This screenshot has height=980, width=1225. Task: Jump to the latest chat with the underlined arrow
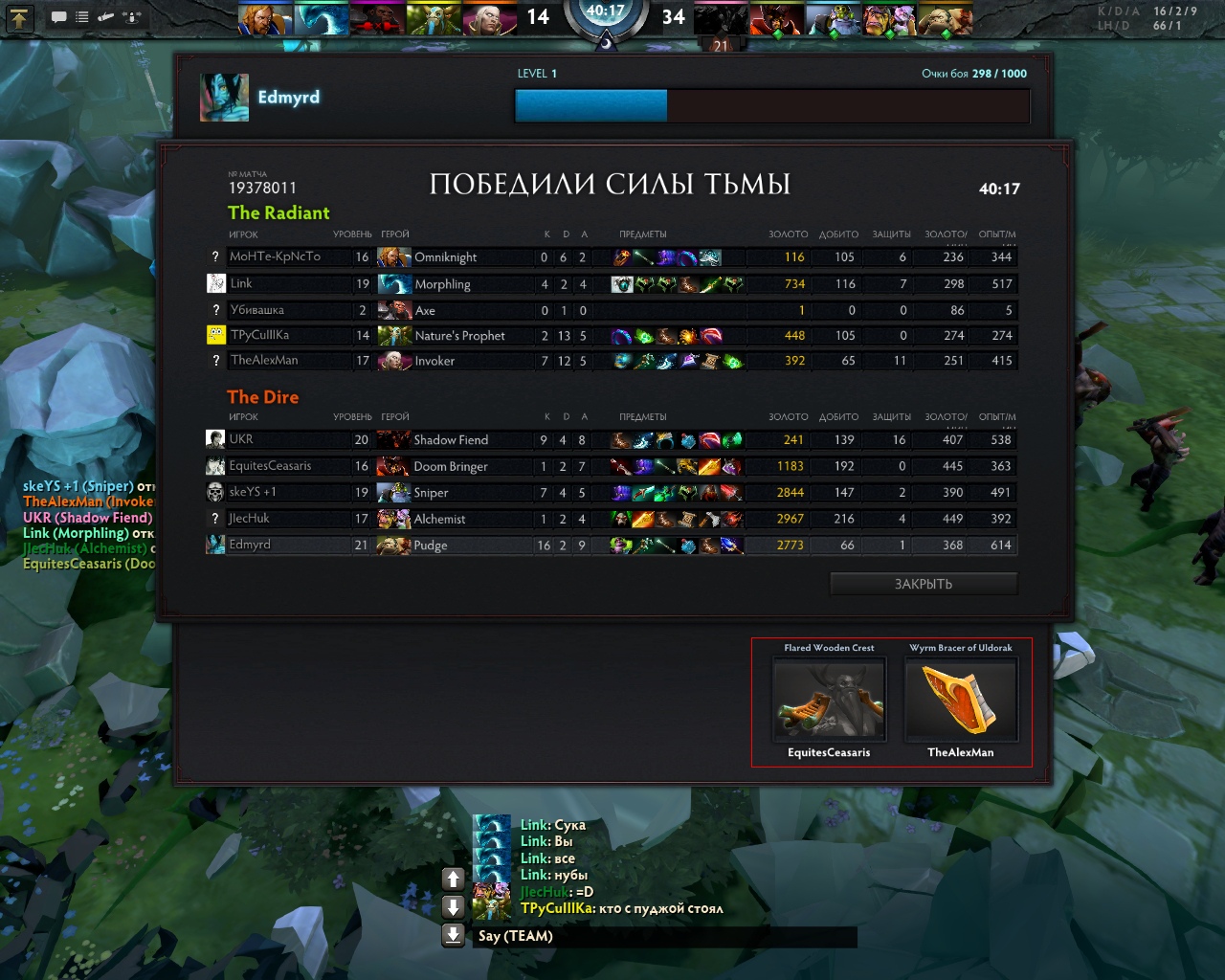coord(453,935)
